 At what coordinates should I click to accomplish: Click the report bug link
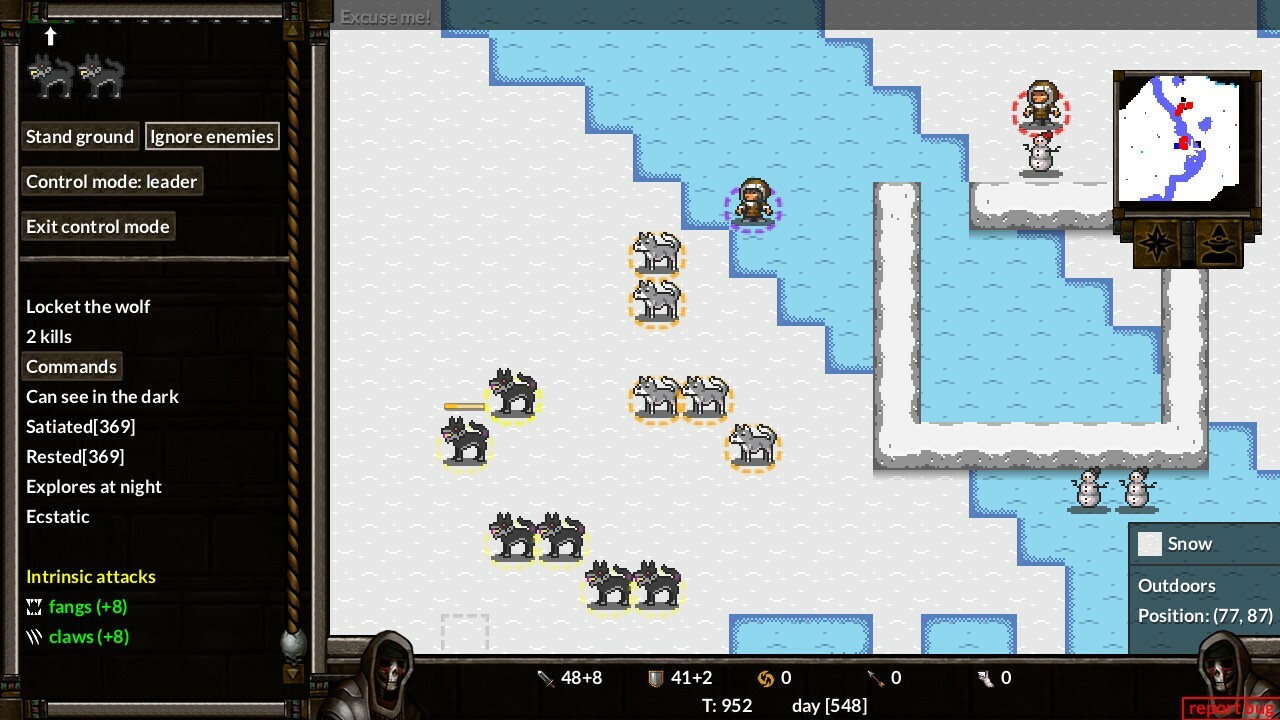[x=1230, y=707]
